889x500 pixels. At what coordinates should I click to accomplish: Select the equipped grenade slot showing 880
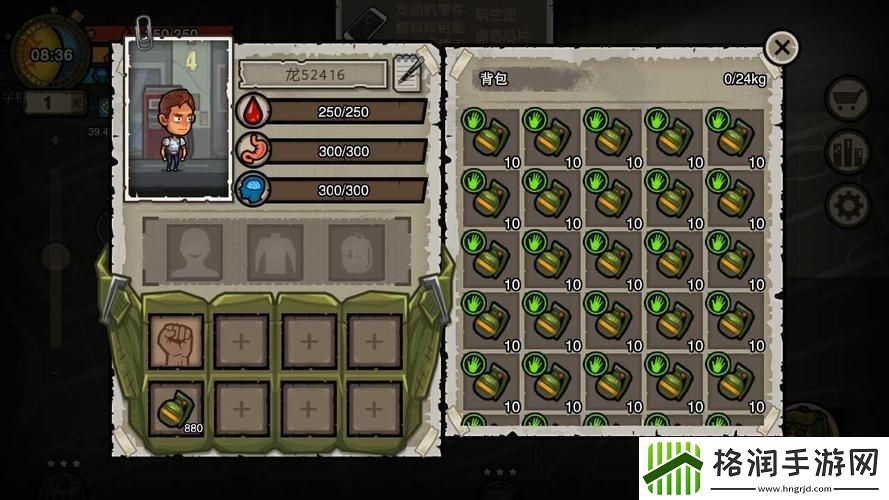click(176, 408)
